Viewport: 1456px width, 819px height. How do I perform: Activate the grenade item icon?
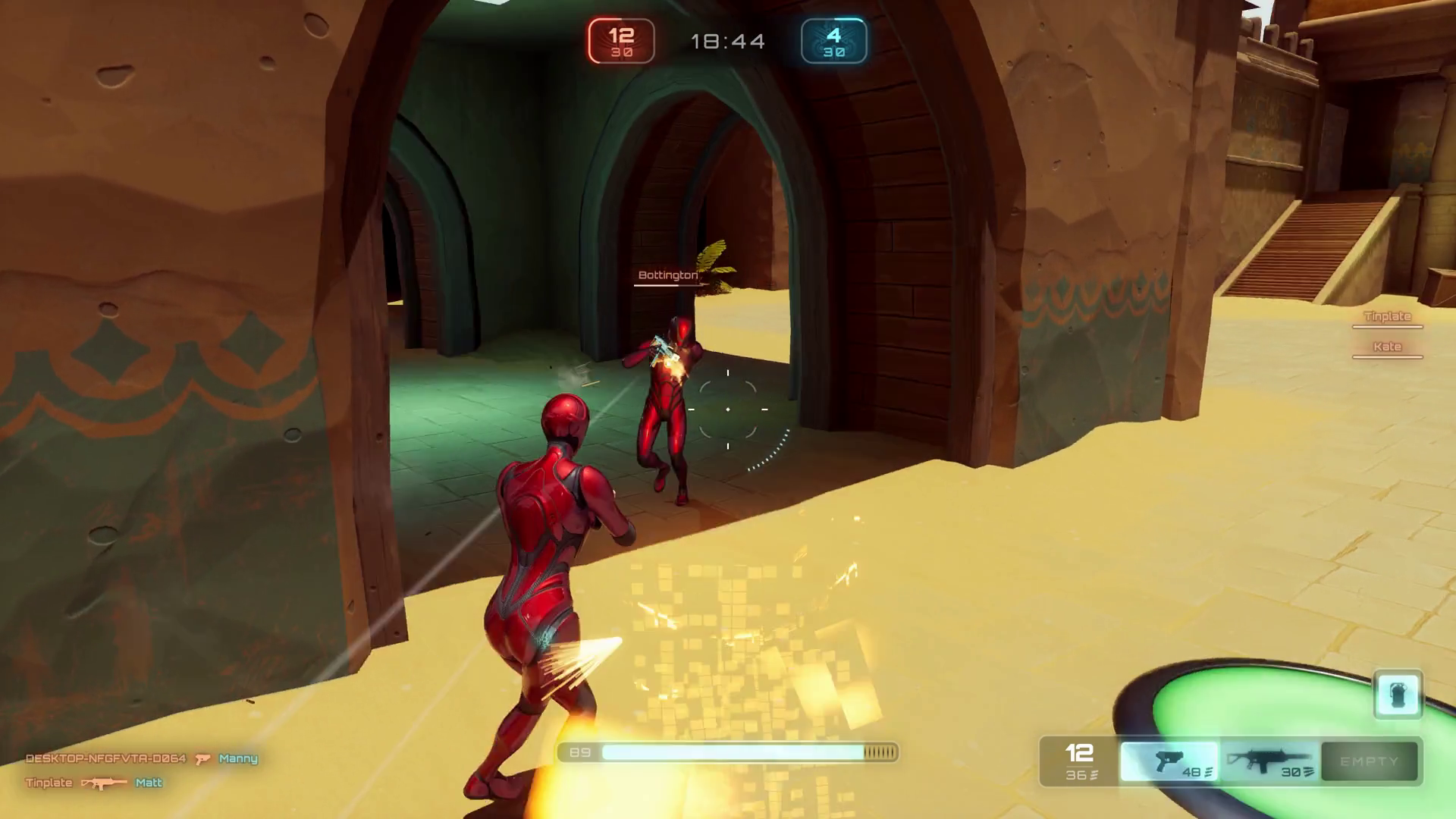[1398, 694]
